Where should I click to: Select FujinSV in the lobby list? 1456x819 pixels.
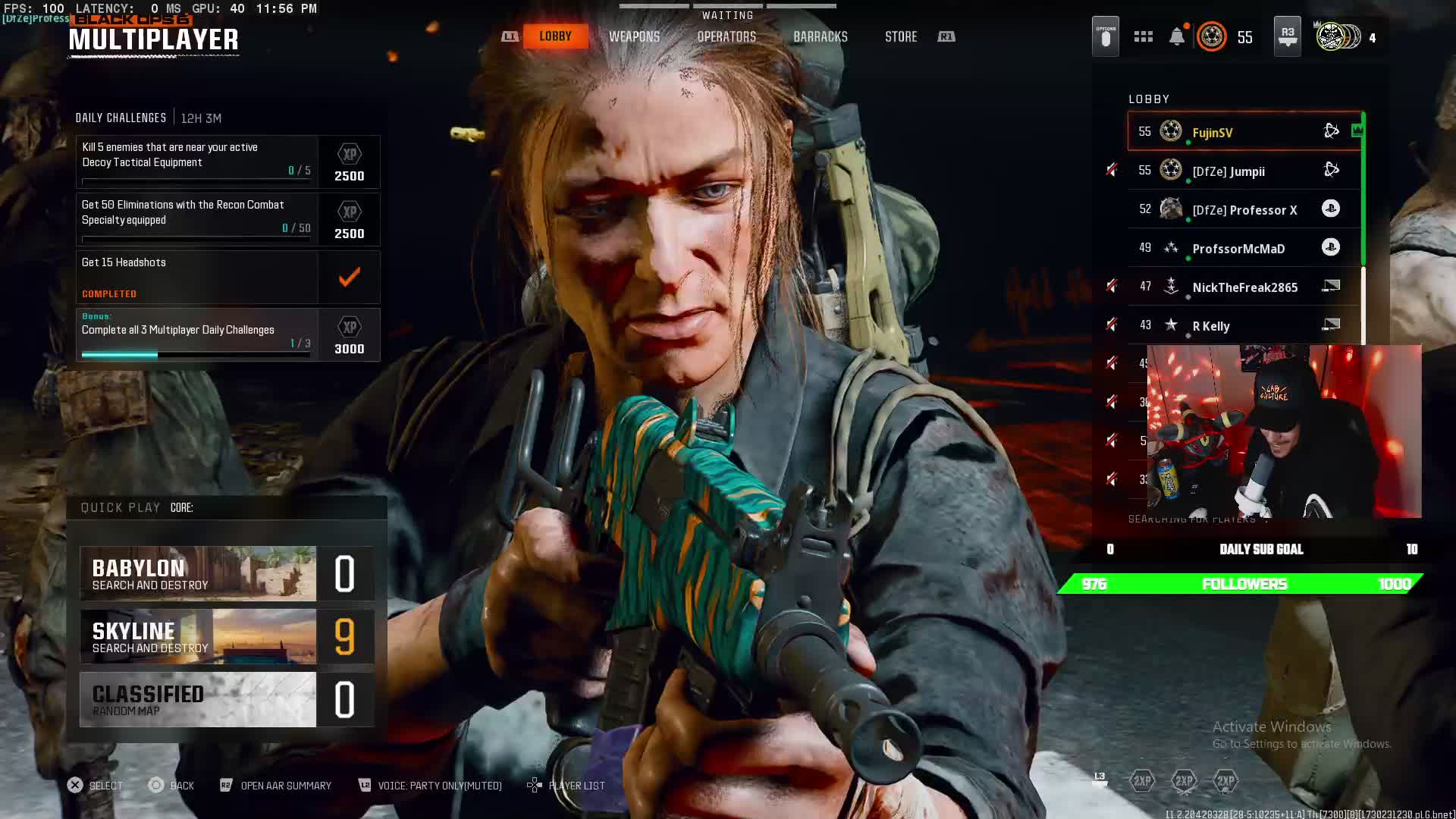tap(1244, 132)
